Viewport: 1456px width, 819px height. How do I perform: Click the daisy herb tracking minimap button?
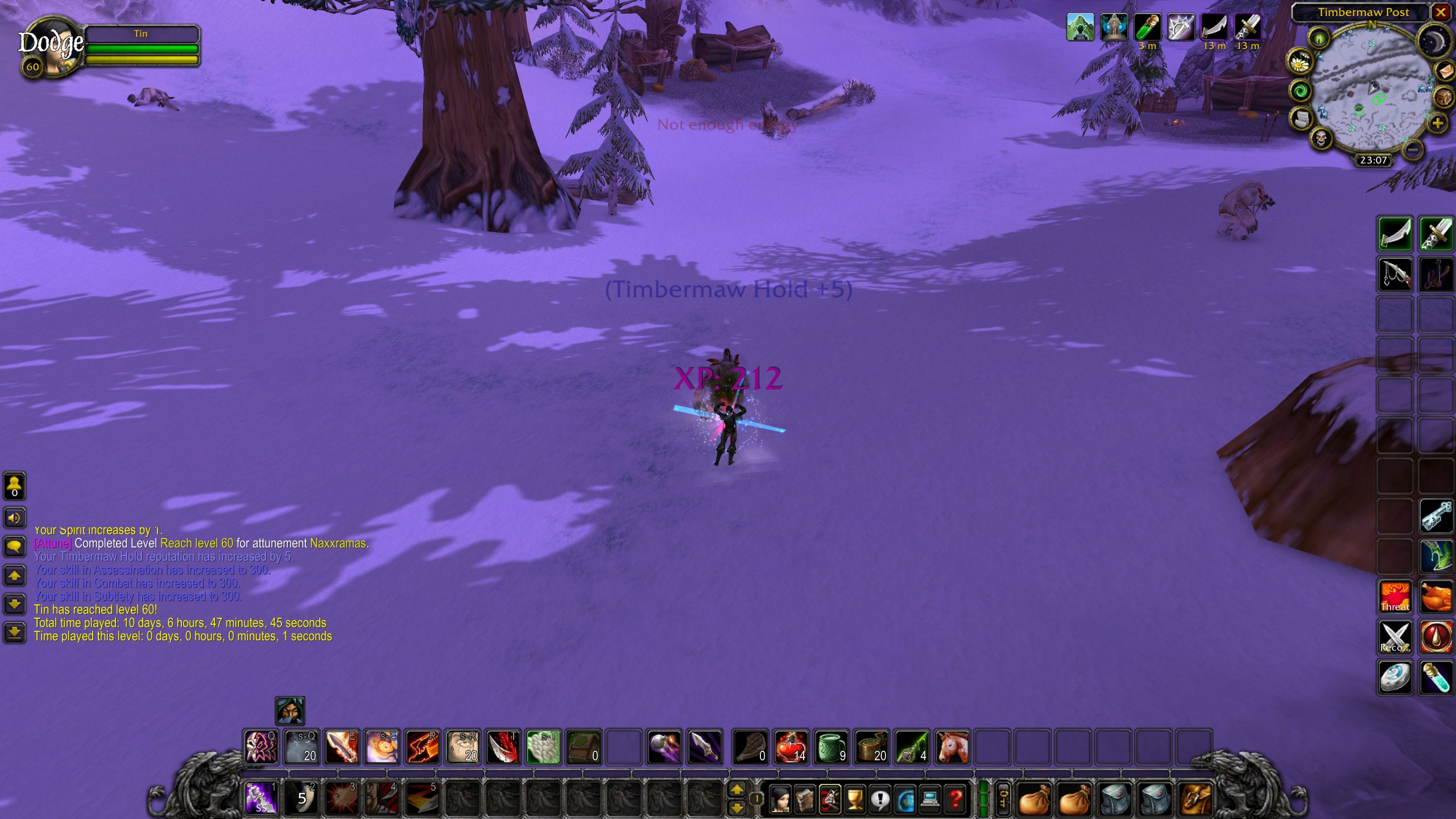tap(1300, 62)
